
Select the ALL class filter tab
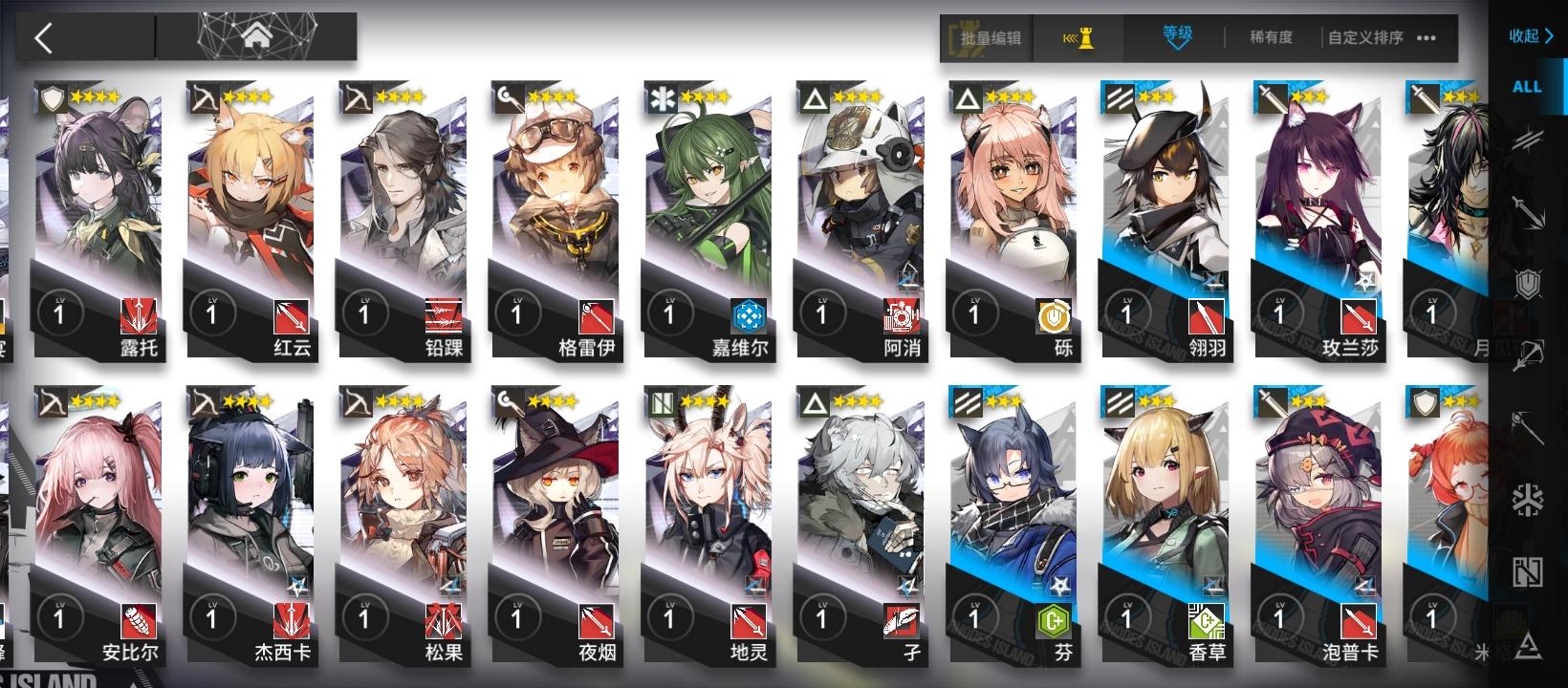click(1527, 86)
